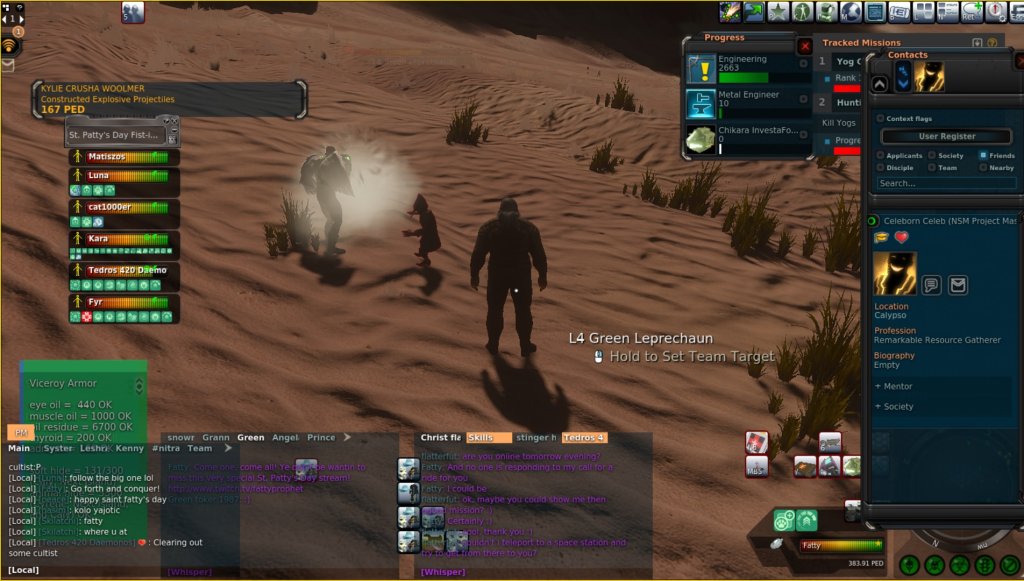Toggle the Context flags checkbox
Screen dimensions: 1024x581
tap(880, 118)
